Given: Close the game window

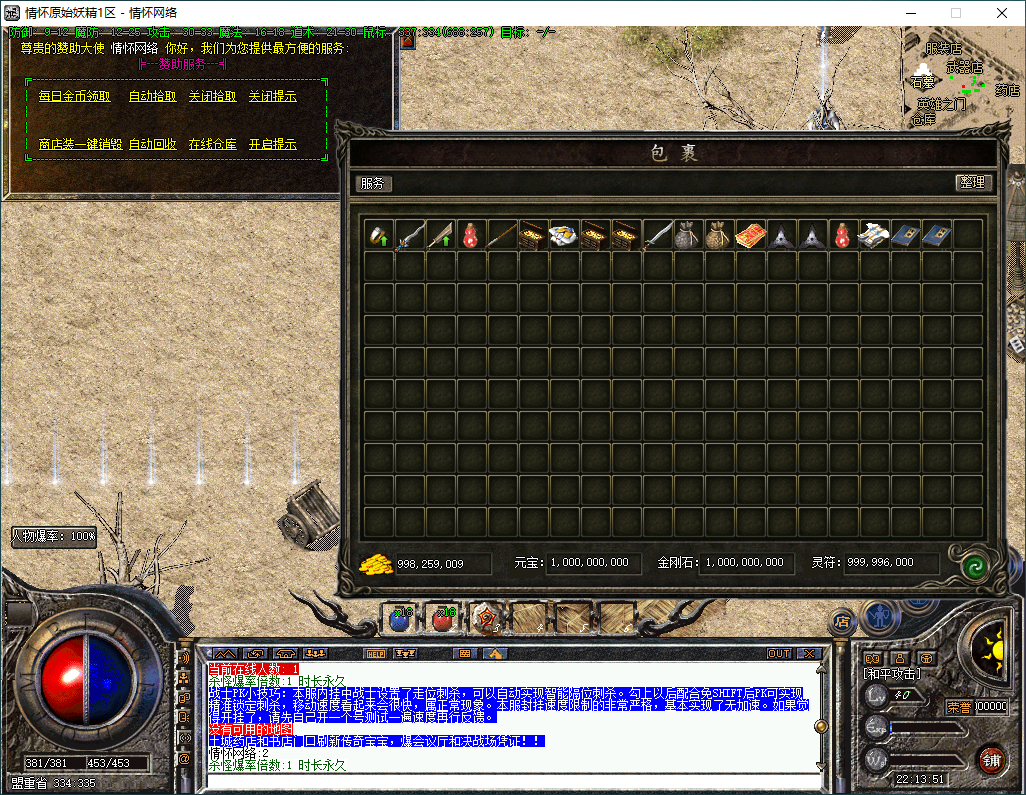Looking at the screenshot, I should pos(1002,13).
